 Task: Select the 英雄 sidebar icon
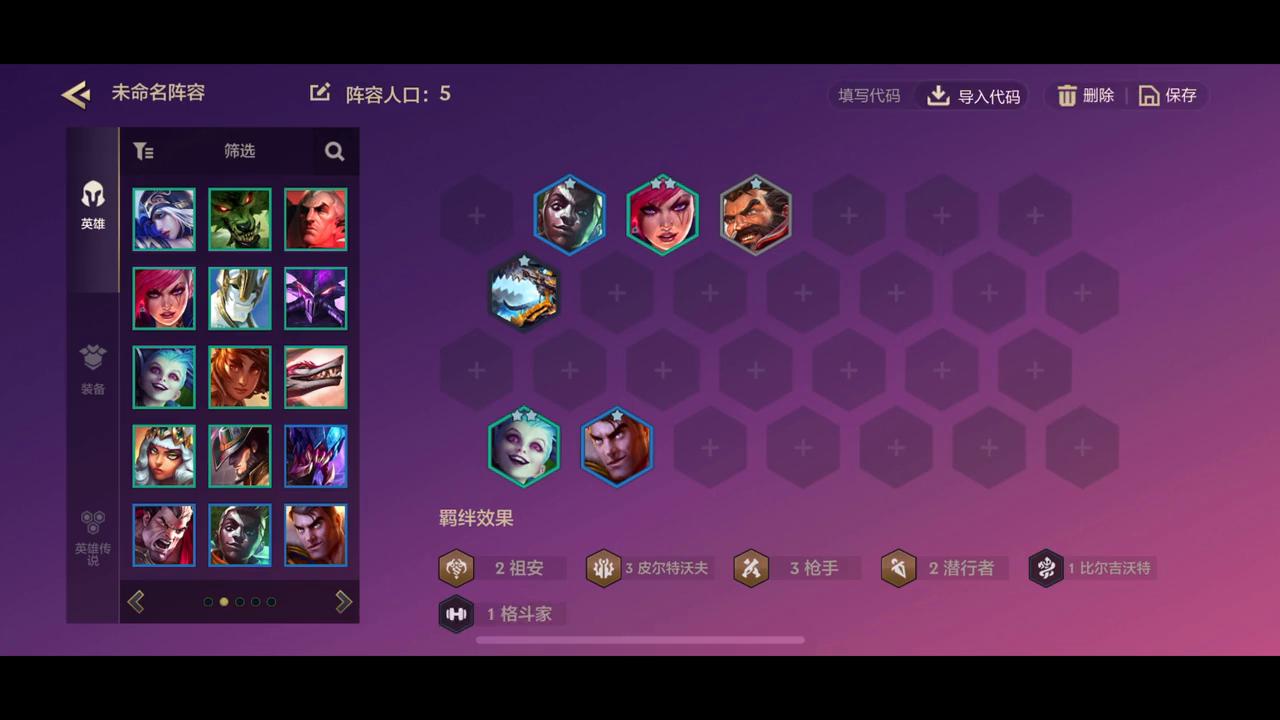tap(92, 205)
